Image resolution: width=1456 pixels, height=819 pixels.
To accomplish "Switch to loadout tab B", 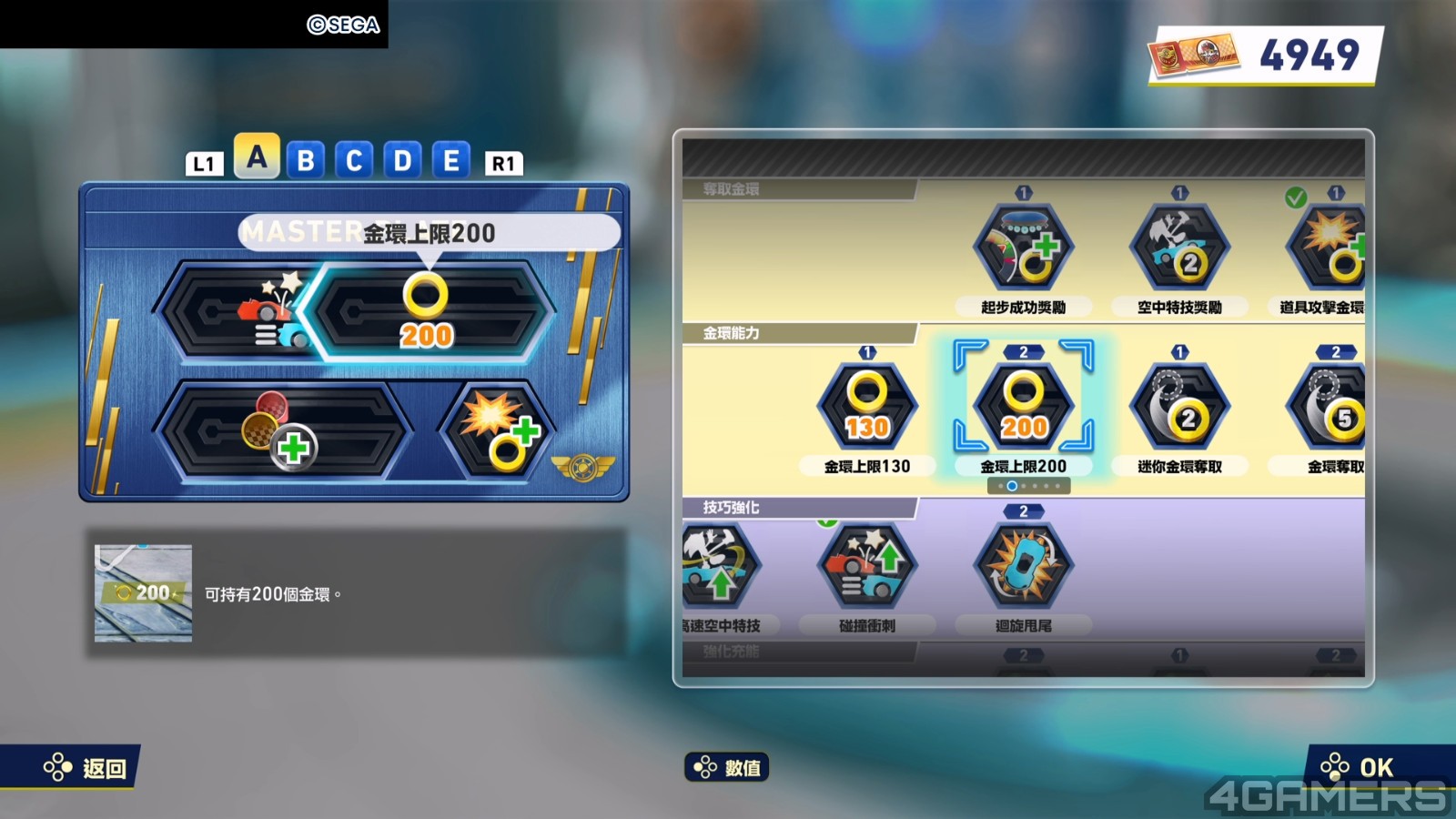I will (306, 161).
